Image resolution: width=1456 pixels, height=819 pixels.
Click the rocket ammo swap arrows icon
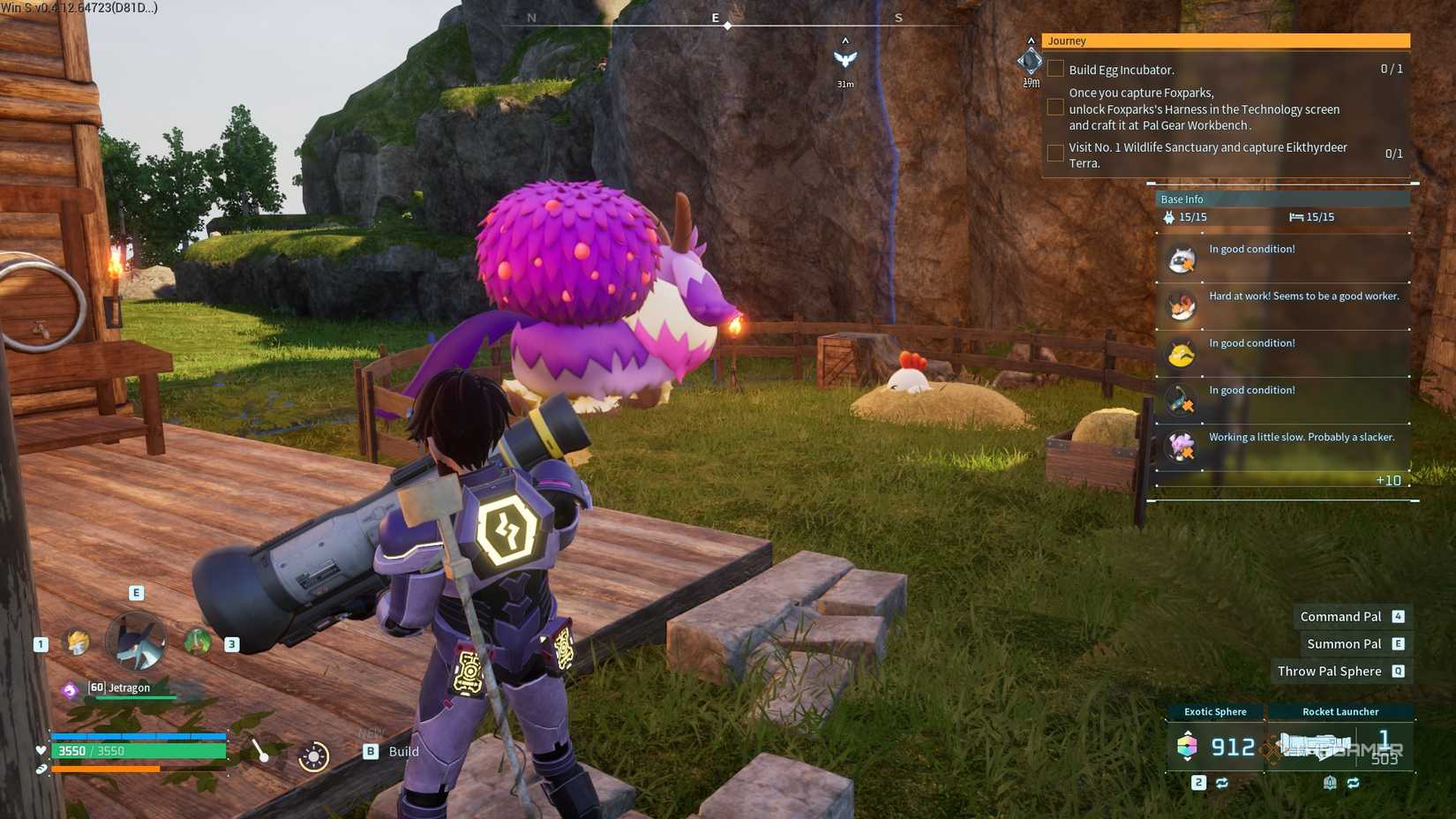tap(1353, 782)
